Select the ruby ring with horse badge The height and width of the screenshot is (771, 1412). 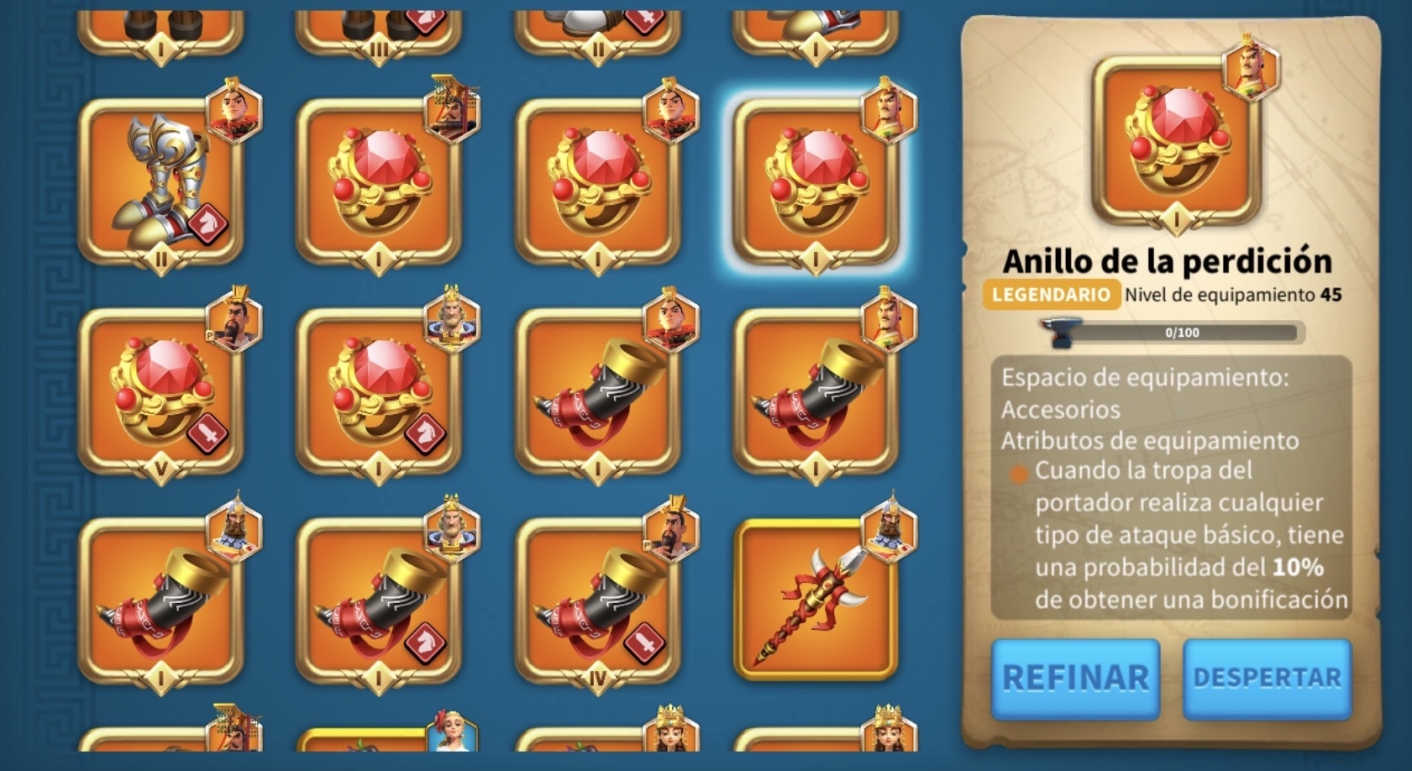378,392
